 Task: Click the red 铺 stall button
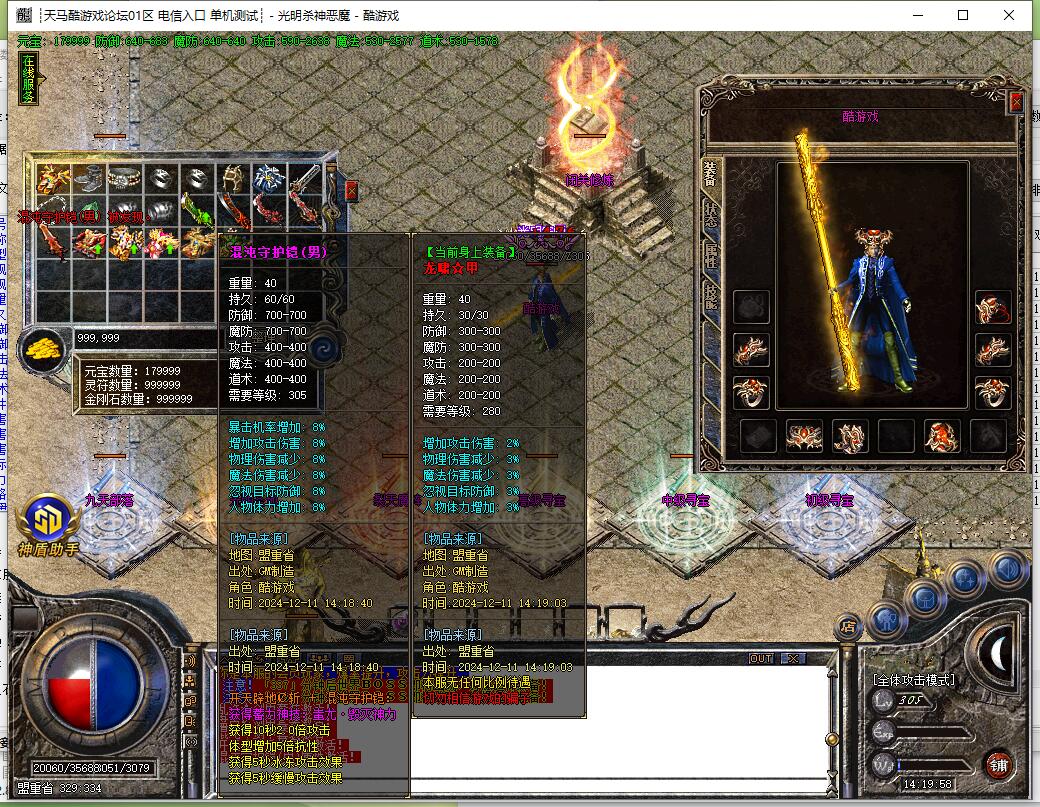coord(997,766)
